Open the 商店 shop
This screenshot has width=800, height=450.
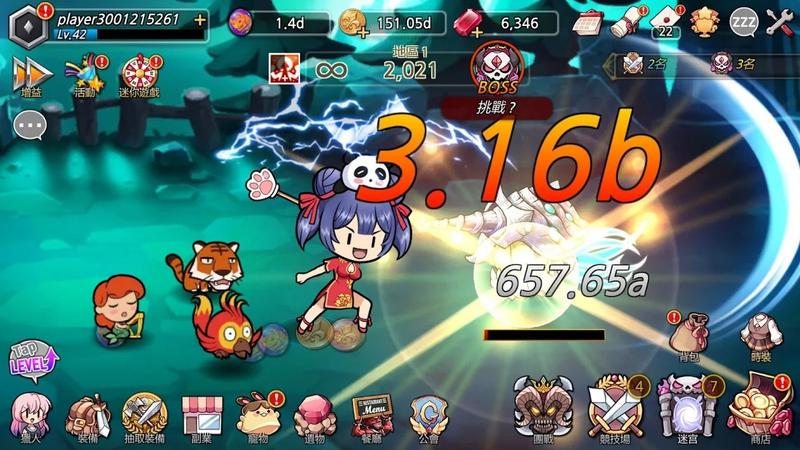point(760,408)
